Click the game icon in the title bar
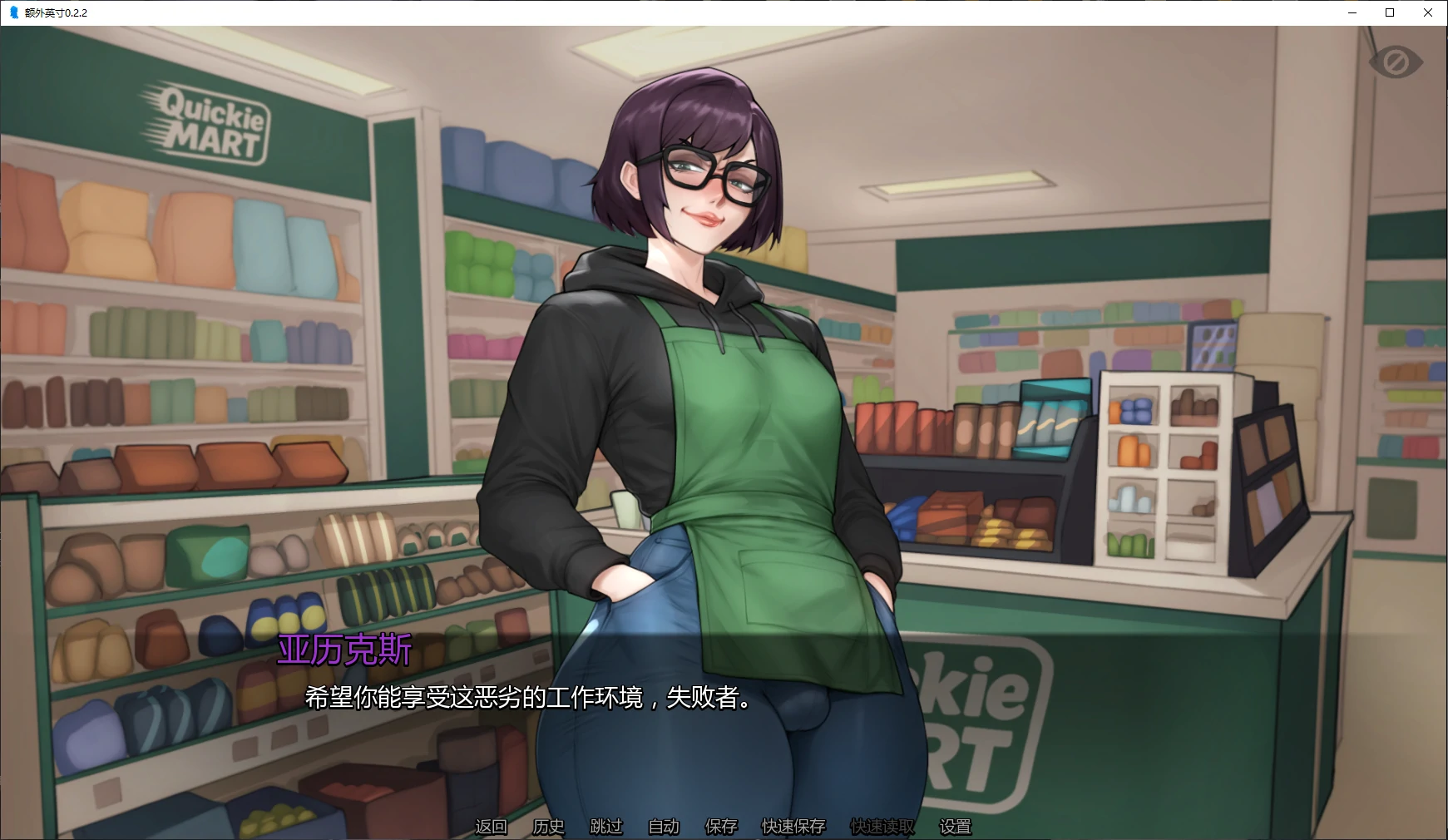 pyautogui.click(x=12, y=12)
